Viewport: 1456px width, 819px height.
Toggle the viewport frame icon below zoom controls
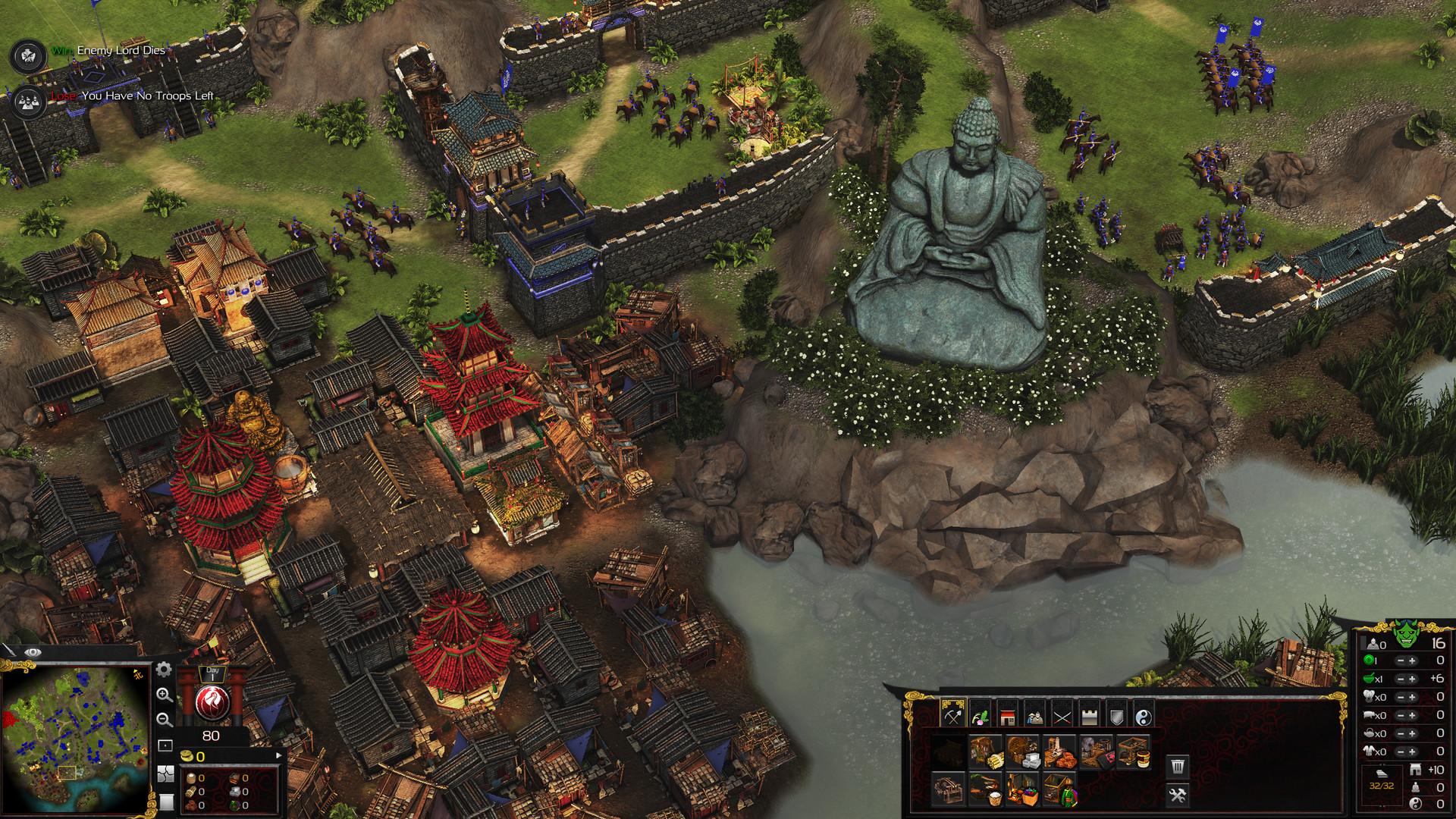click(165, 745)
